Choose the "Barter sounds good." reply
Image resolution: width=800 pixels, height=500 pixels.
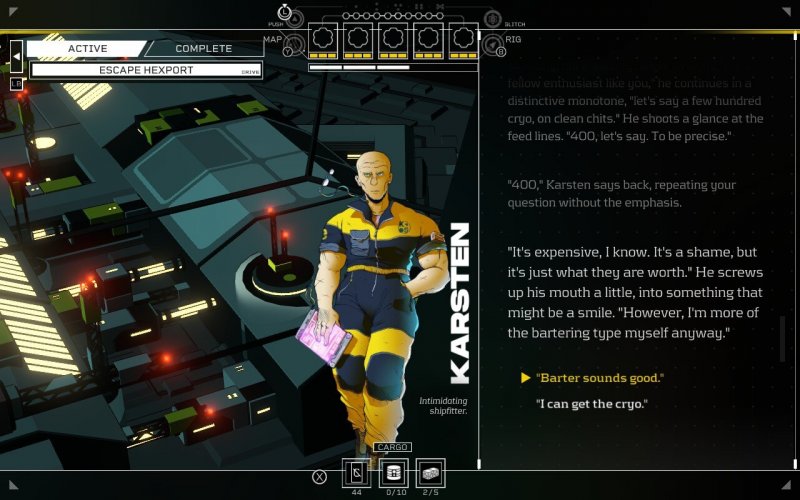point(600,378)
